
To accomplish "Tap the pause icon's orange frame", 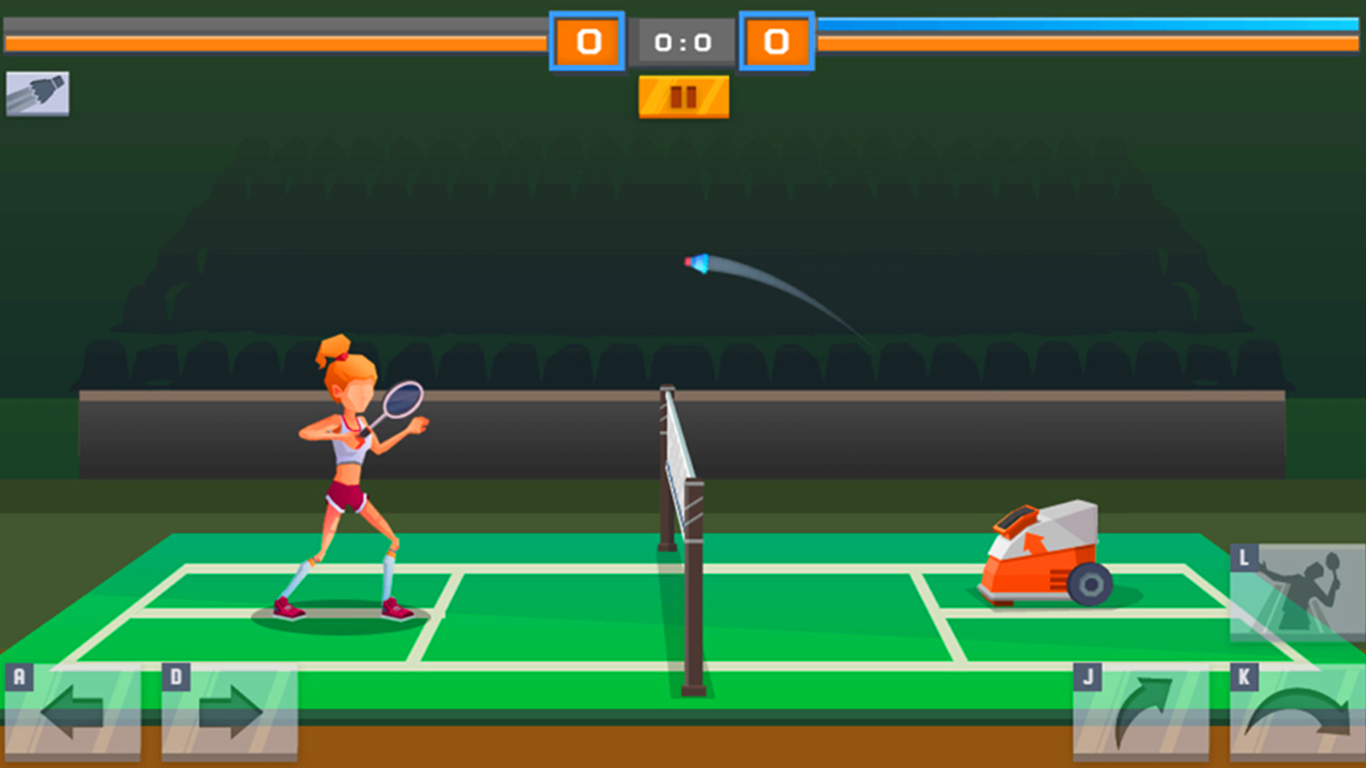I will point(683,97).
